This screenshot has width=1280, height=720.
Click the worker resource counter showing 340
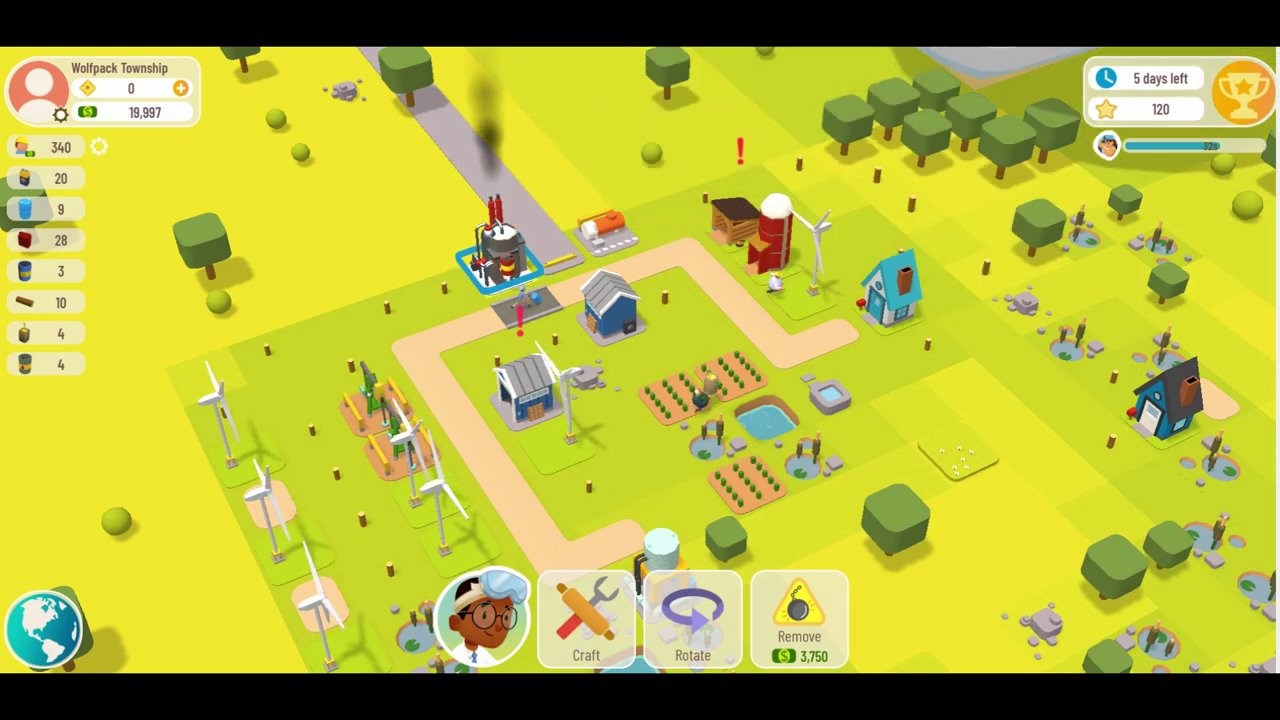44,147
